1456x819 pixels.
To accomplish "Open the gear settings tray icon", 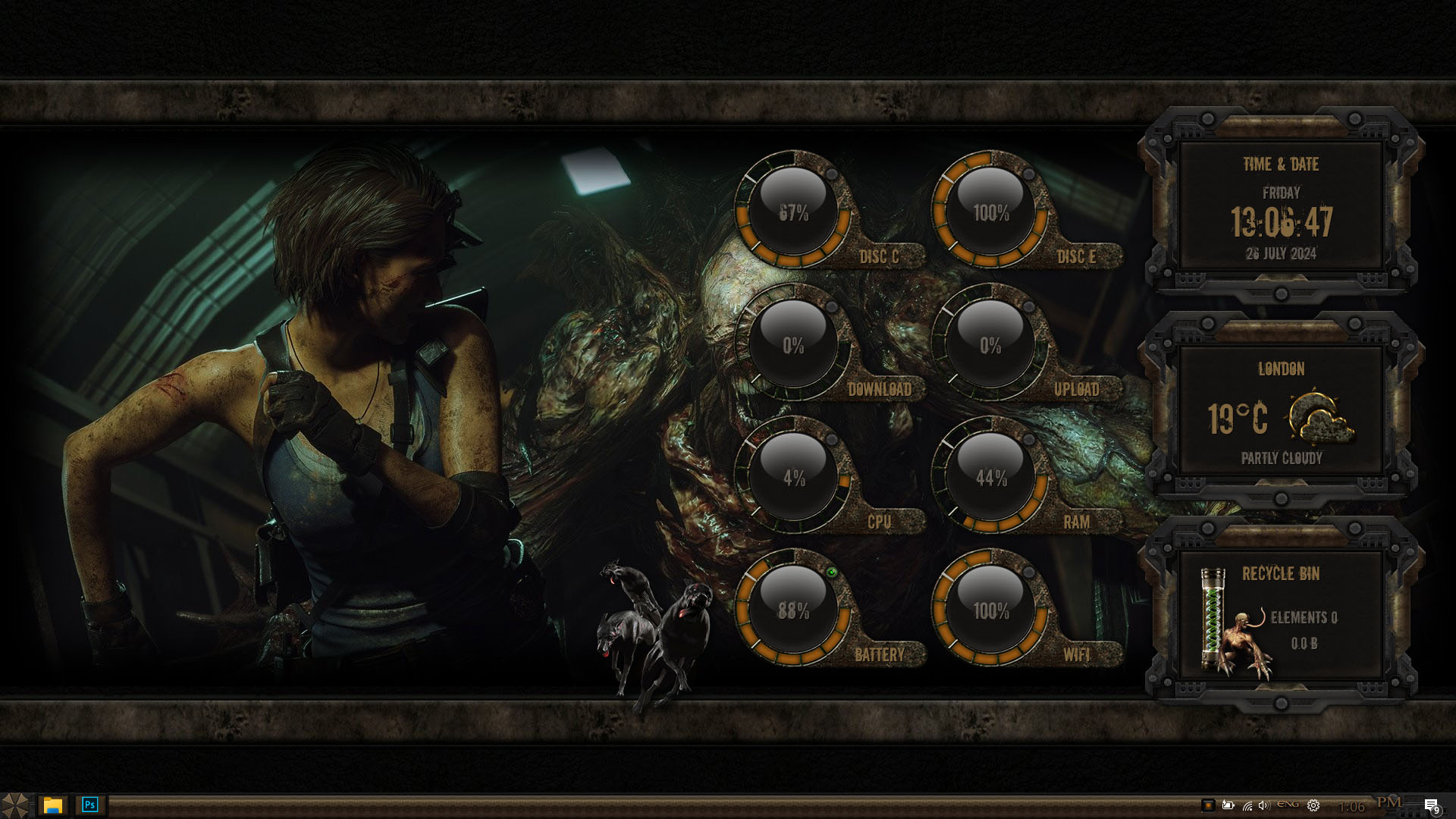I will (x=1313, y=805).
